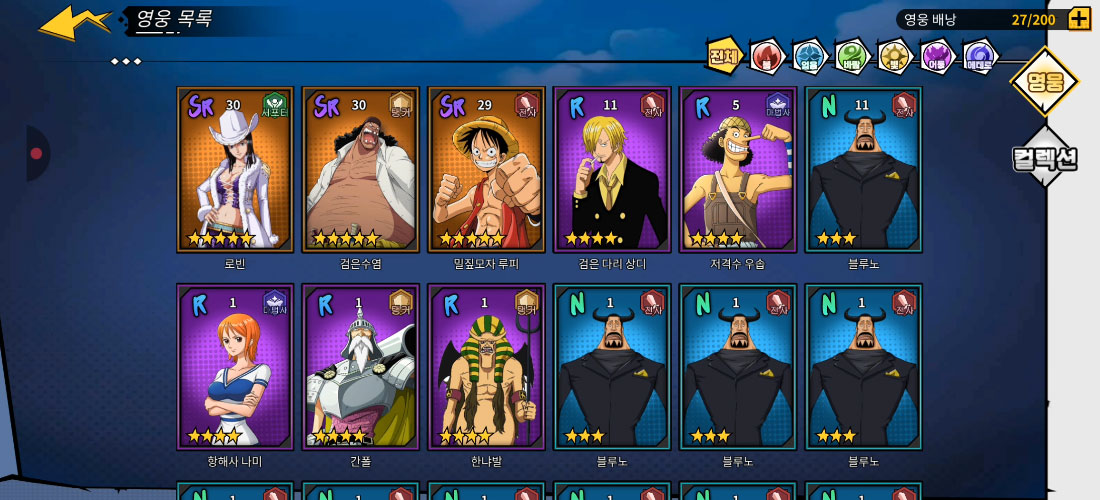Select the 한냐발 hero card
Screen dimensions: 1100x500
point(486,366)
